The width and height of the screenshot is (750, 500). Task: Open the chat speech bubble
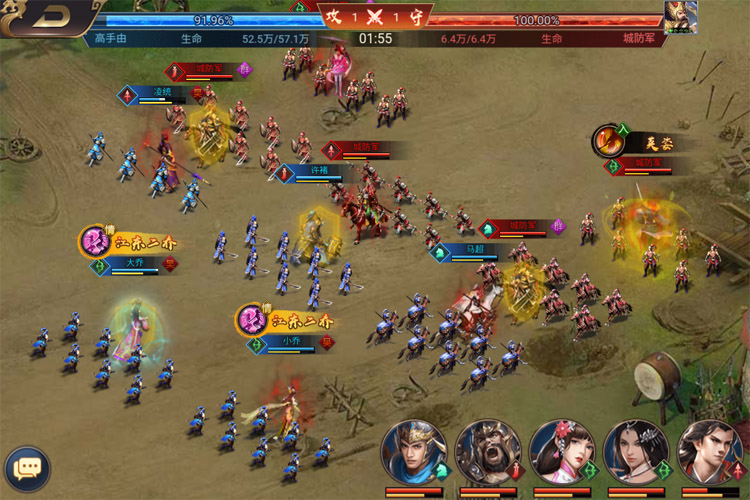pos(27,467)
